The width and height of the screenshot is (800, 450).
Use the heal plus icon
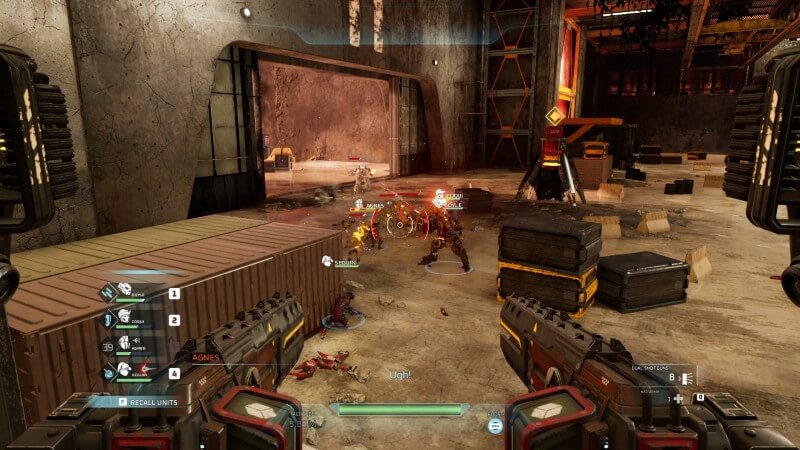(679, 398)
